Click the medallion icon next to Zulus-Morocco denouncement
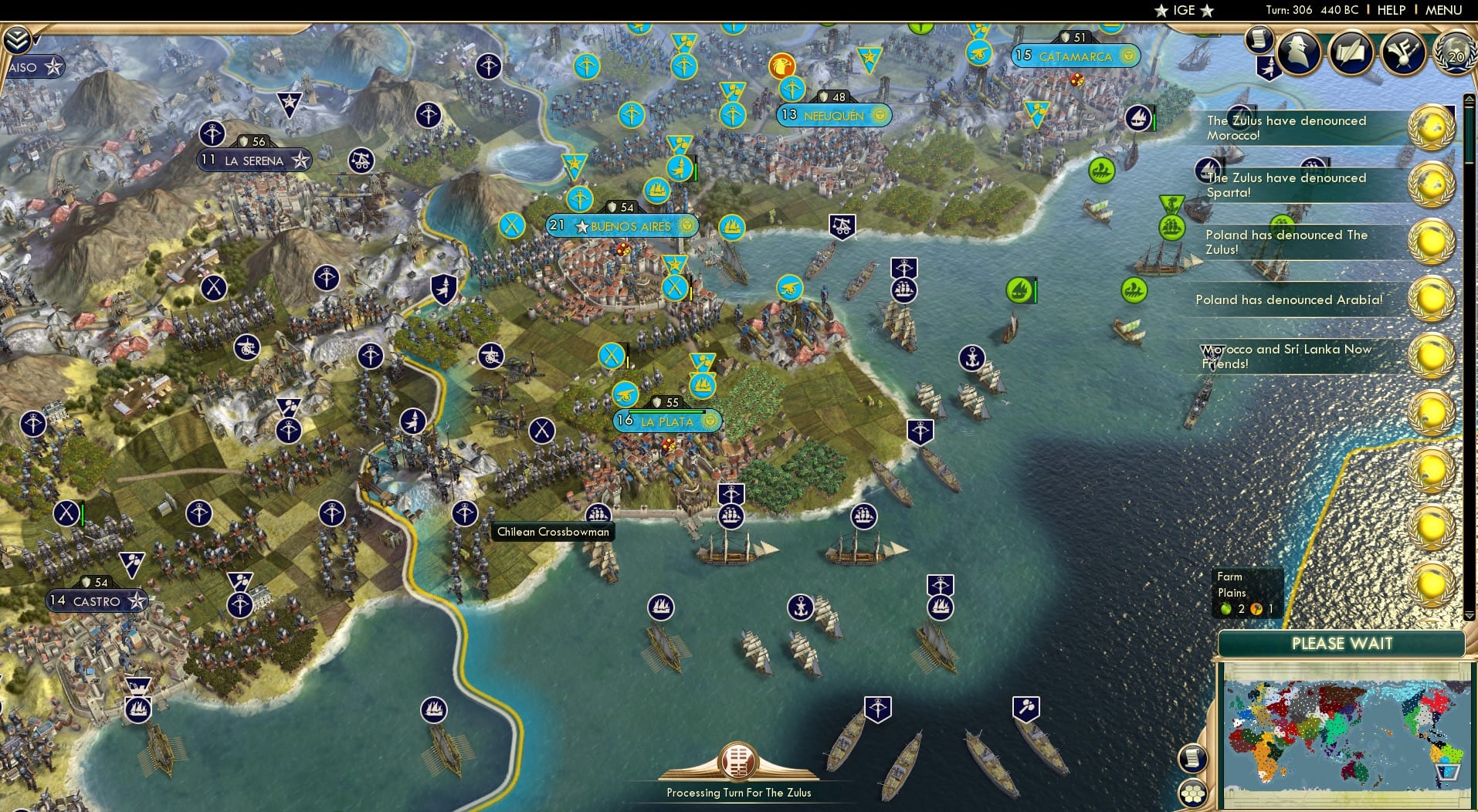This screenshot has width=1478, height=812. [1434, 127]
